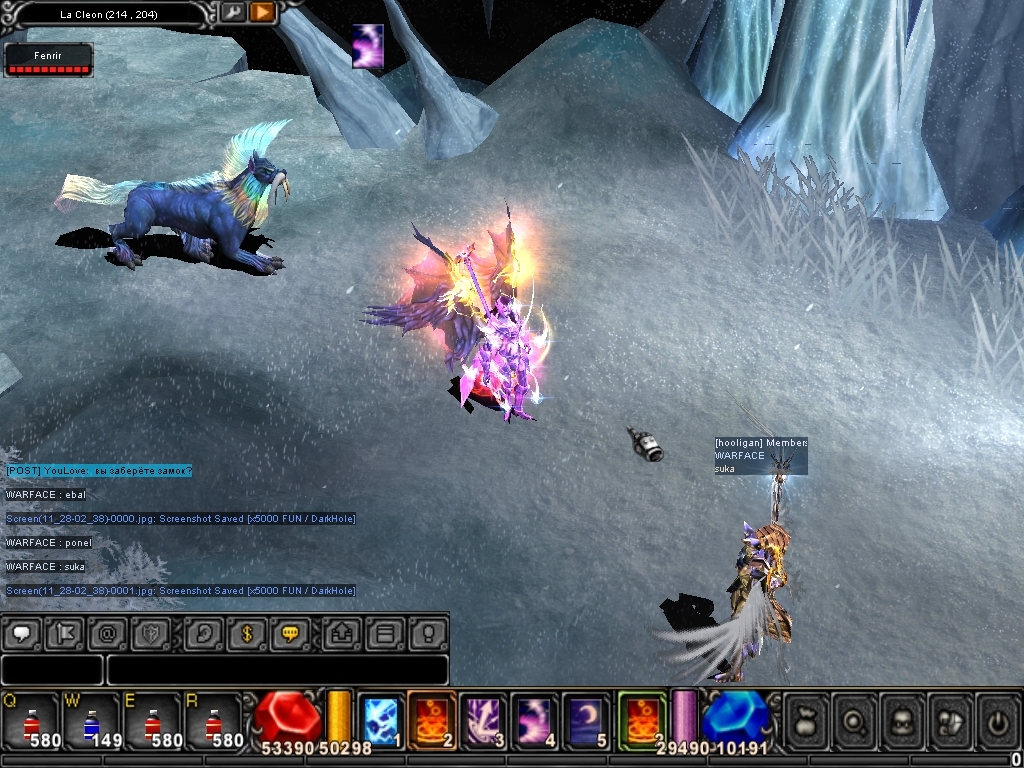Click the lightbulb chat button
The height and width of the screenshot is (768, 1024).
(x=429, y=633)
